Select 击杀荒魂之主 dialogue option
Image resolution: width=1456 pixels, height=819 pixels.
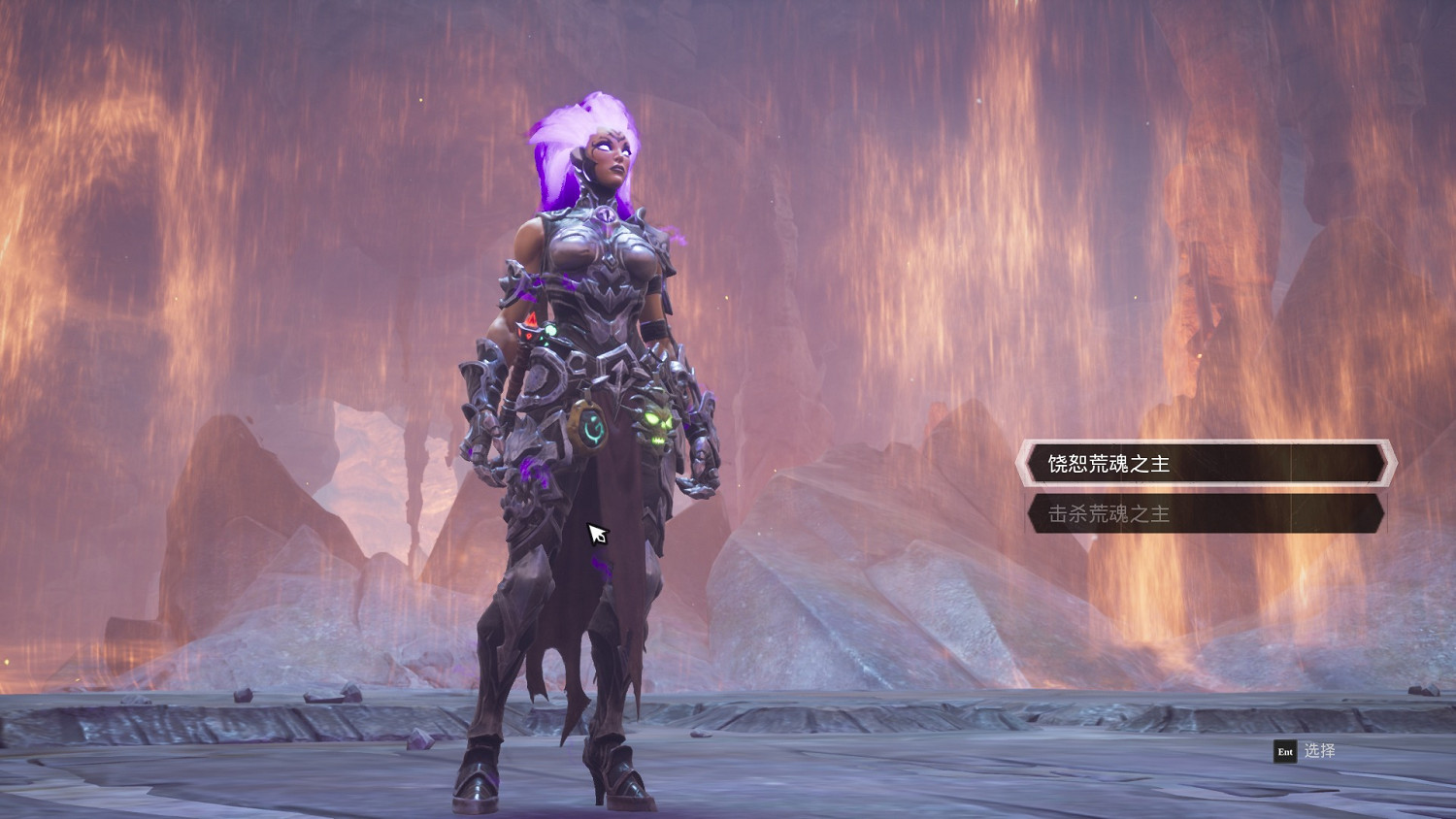pos(1205,514)
